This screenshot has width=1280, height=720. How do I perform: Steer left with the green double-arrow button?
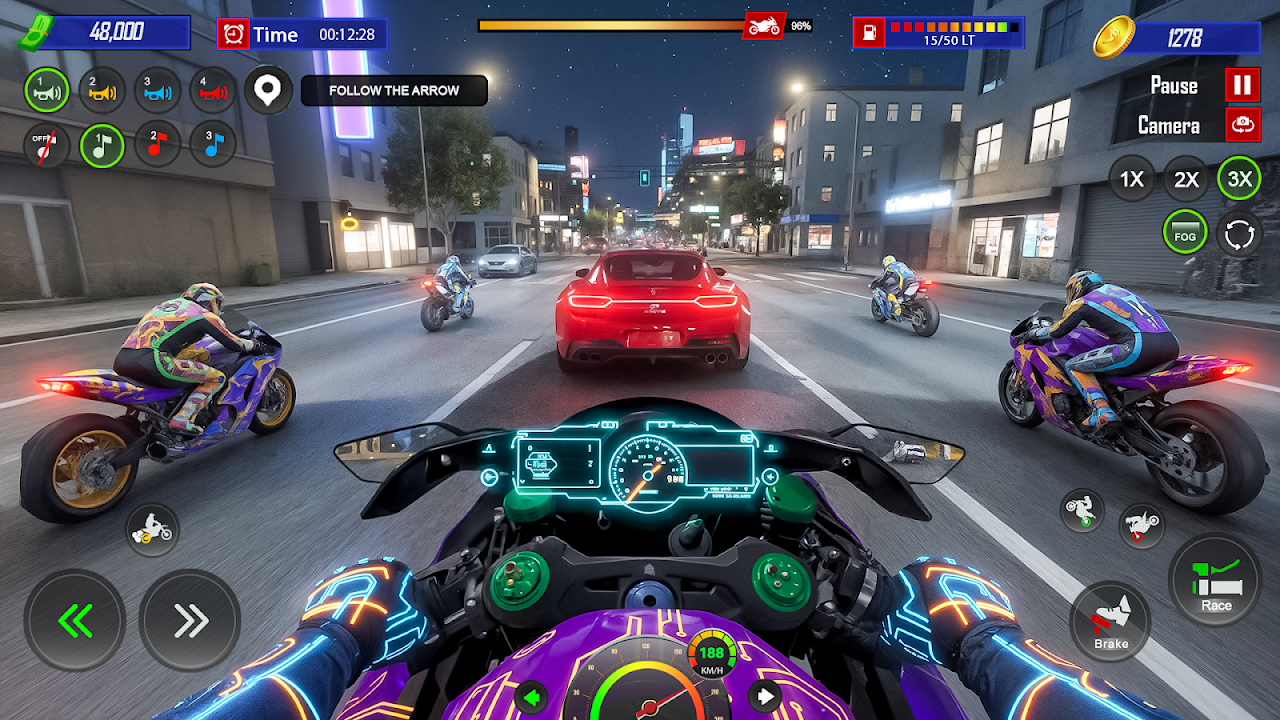coord(75,620)
